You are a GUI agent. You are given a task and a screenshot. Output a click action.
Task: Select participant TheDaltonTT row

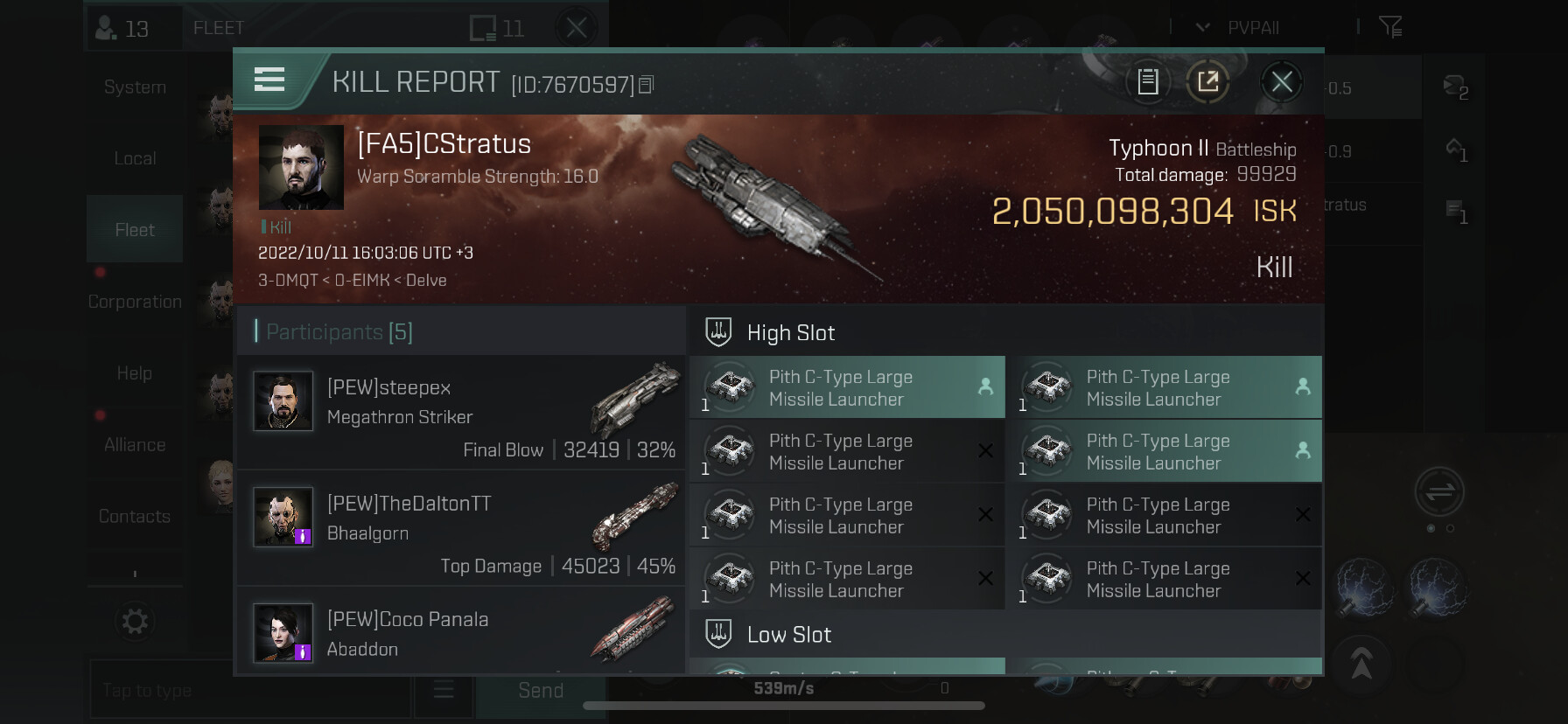click(461, 528)
